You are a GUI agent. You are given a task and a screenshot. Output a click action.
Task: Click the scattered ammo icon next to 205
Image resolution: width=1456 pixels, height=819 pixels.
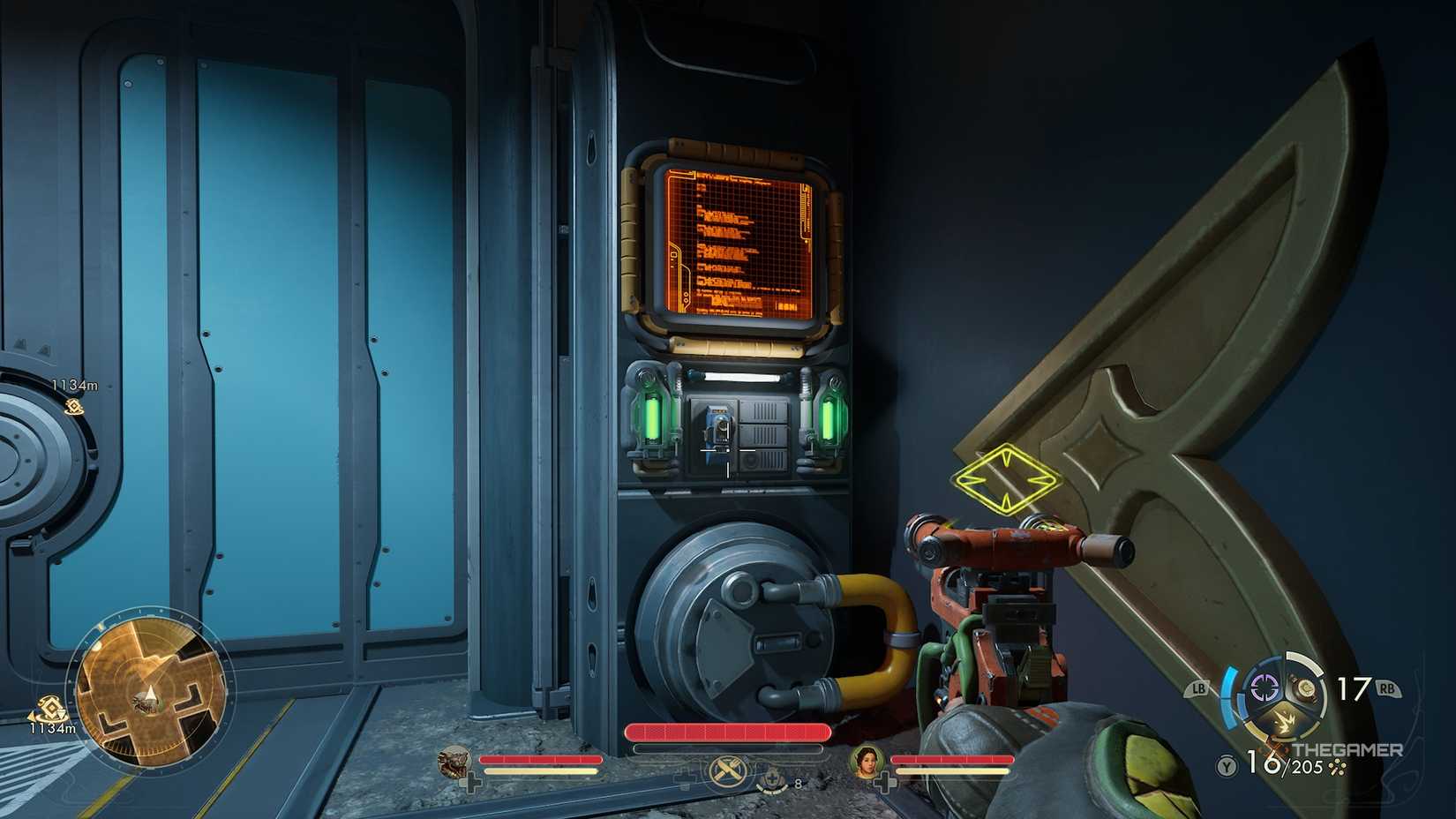(x=1337, y=766)
